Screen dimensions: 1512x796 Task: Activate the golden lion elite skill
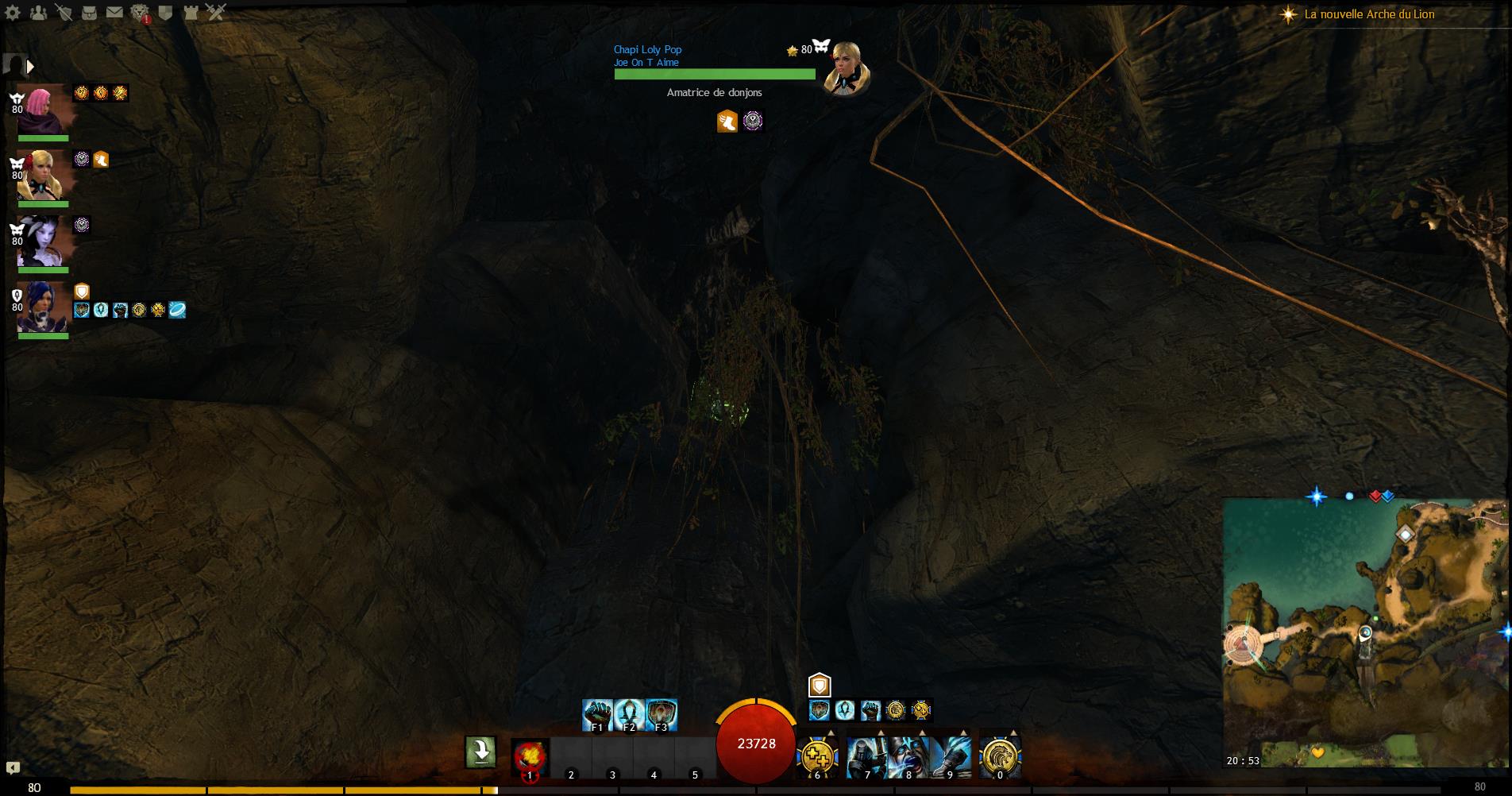1000,757
